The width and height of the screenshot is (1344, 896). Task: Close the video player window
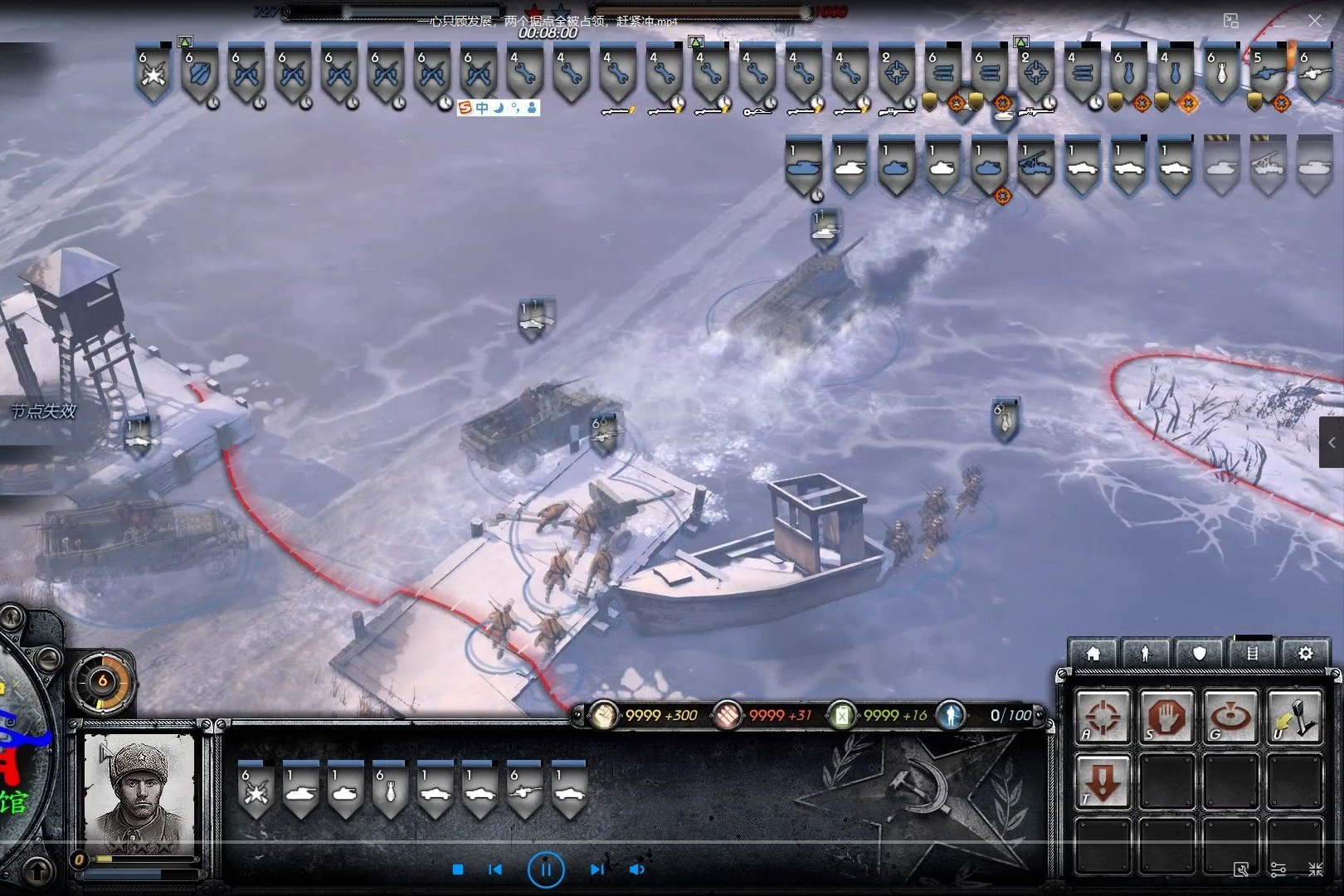[x=1315, y=21]
